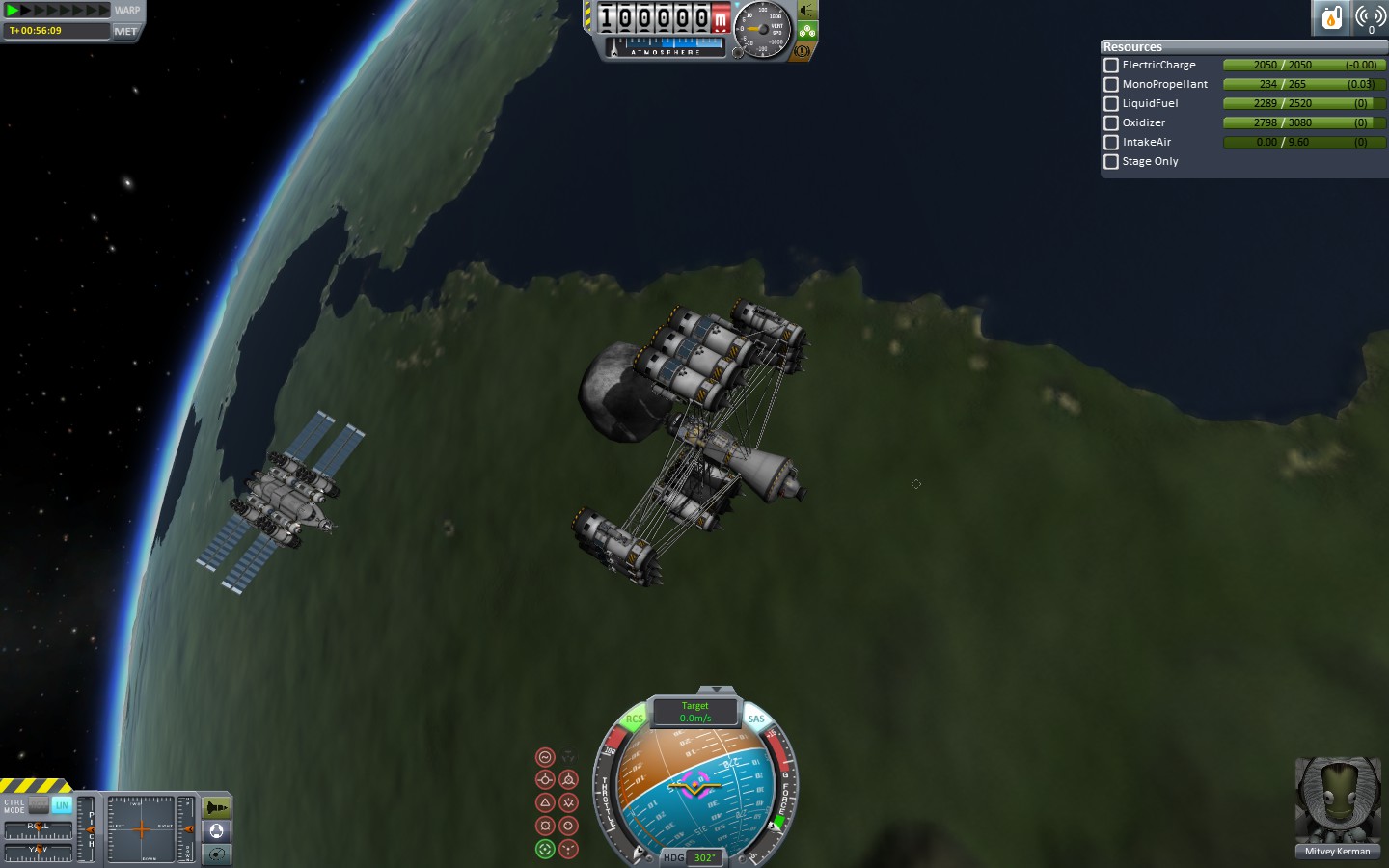This screenshot has width=1389, height=868.
Task: Toggle the lights action button
Action: pyautogui.click(x=806, y=11)
